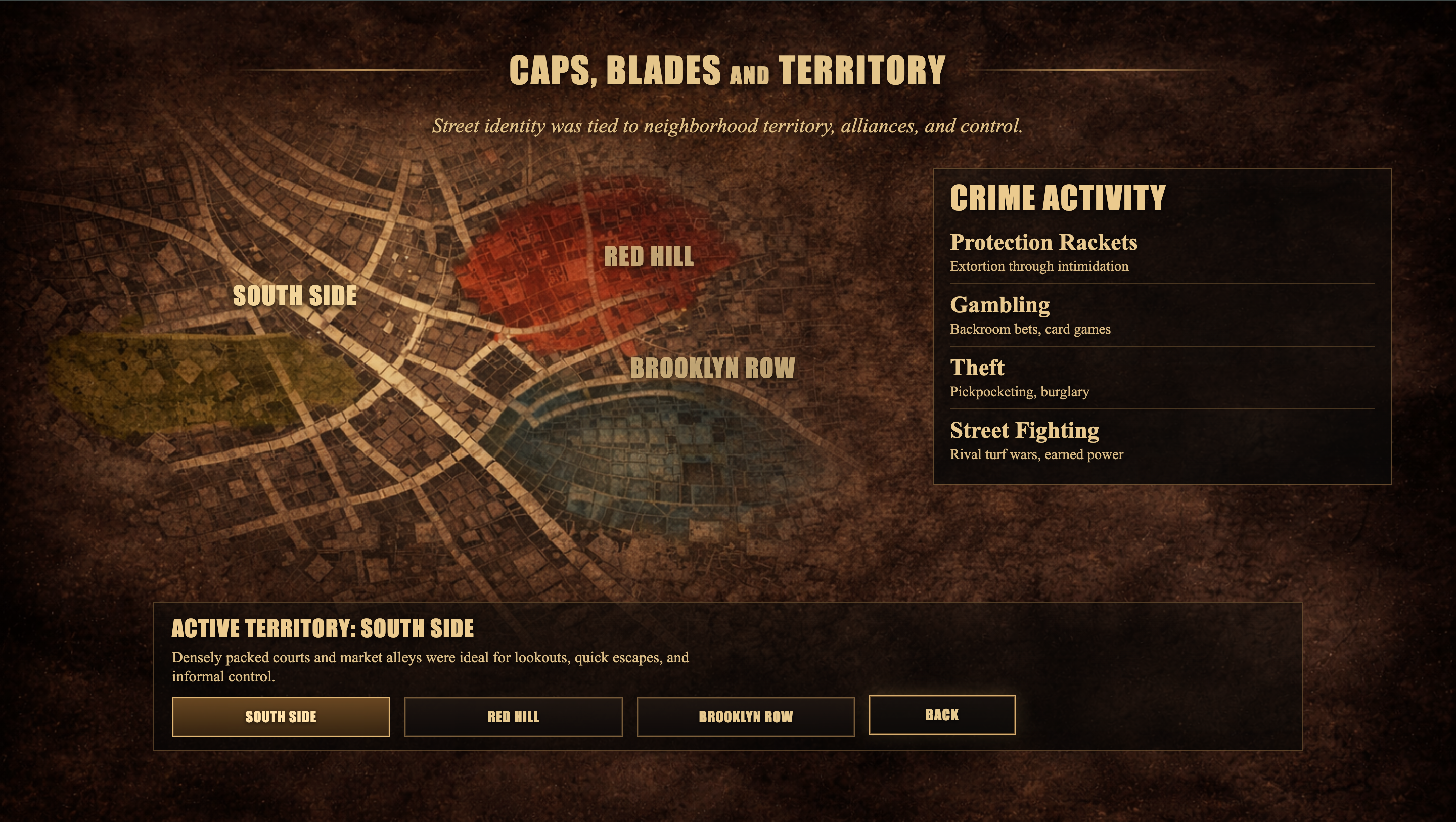
Task: Click the Extortion through intimidation description
Action: (x=1039, y=266)
